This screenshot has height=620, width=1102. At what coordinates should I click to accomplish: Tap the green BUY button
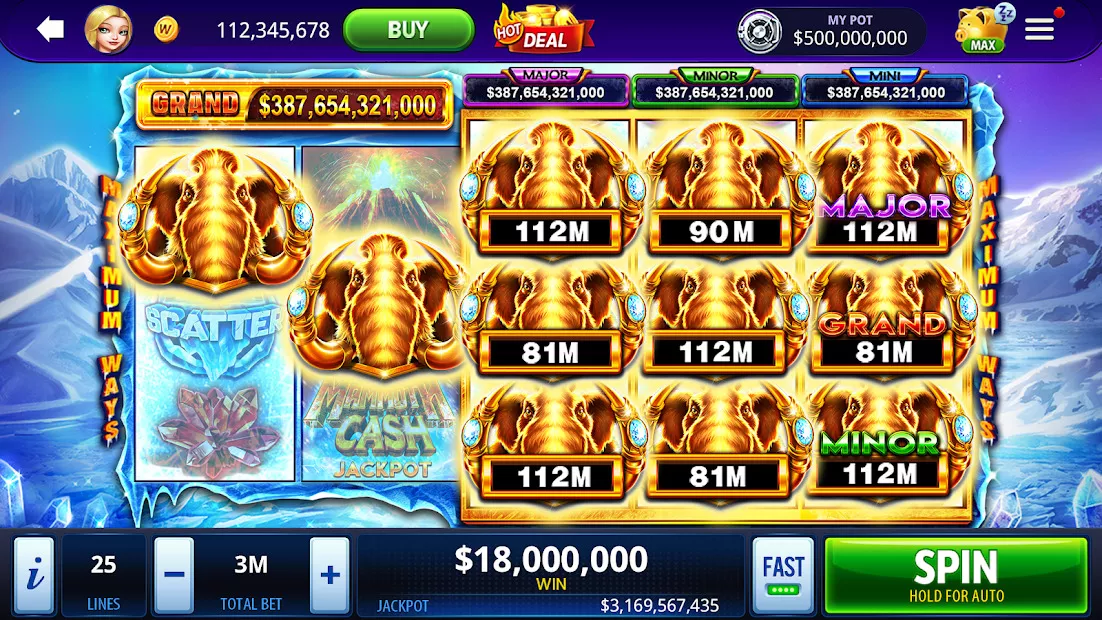[408, 30]
